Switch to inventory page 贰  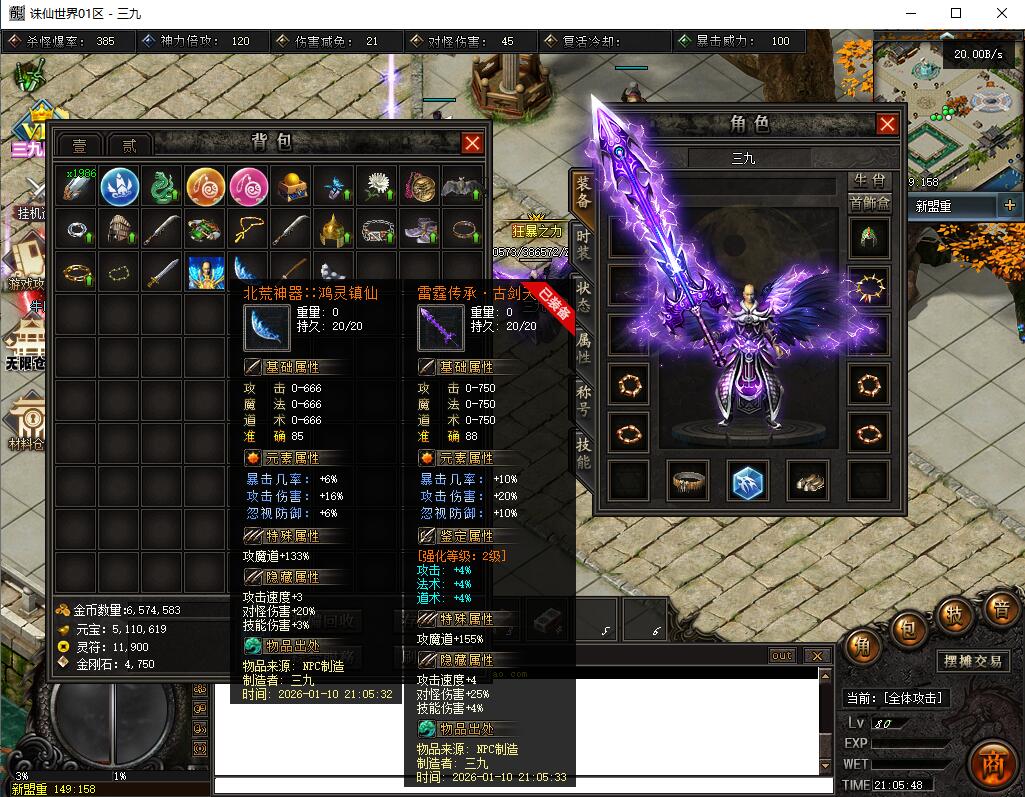tap(130, 146)
